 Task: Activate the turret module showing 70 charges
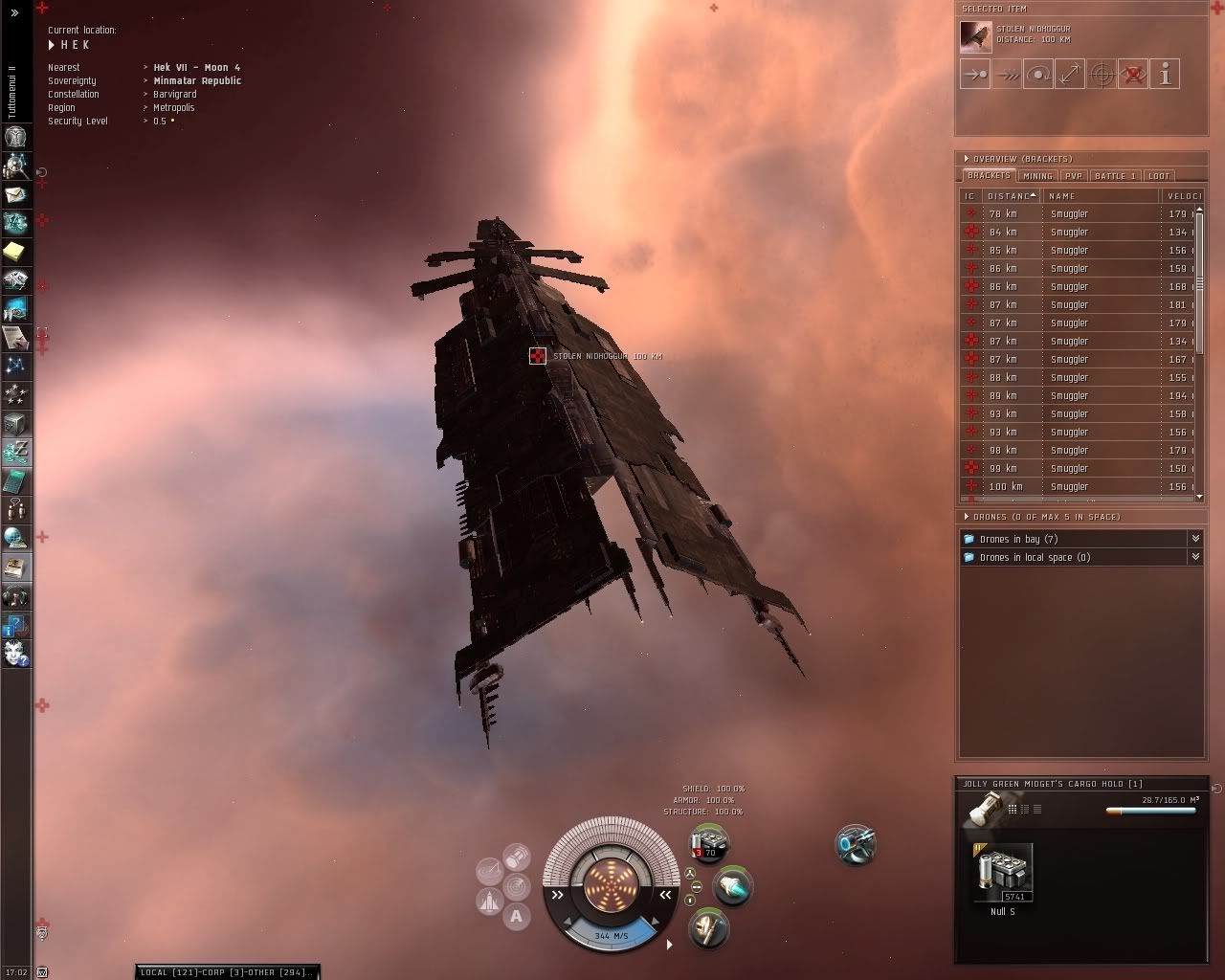[709, 845]
